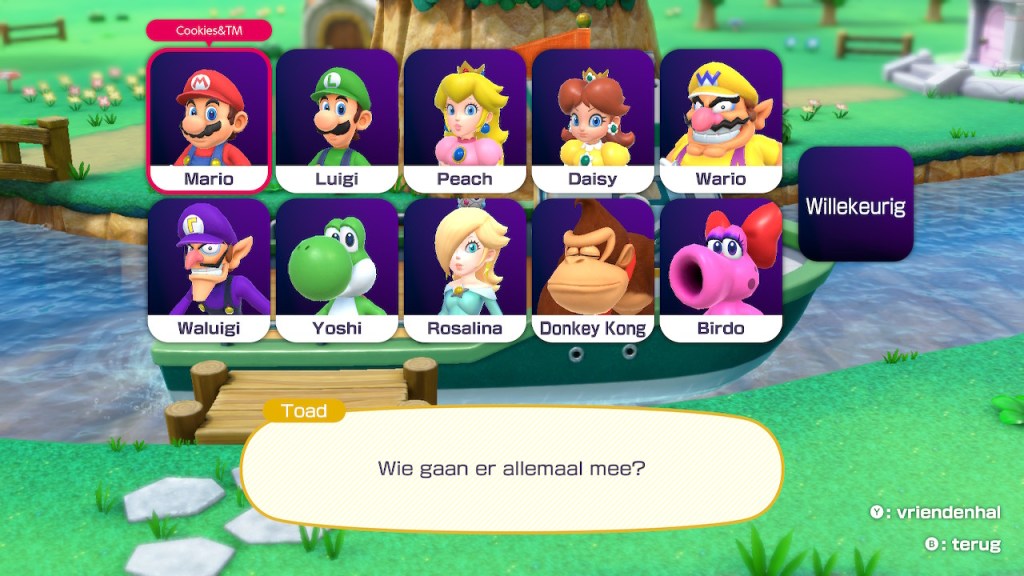Choose the Luigi character tile
The height and width of the screenshot is (576, 1024).
point(337,120)
